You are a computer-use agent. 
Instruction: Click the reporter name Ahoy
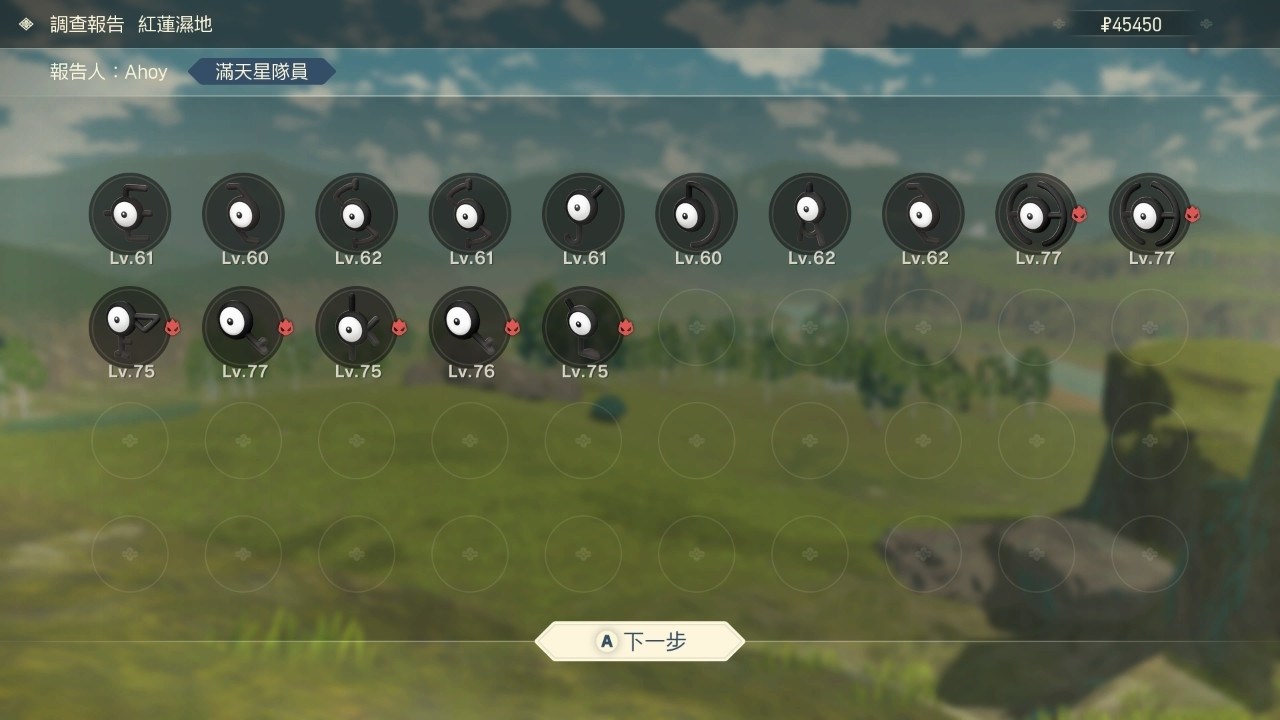click(x=146, y=71)
